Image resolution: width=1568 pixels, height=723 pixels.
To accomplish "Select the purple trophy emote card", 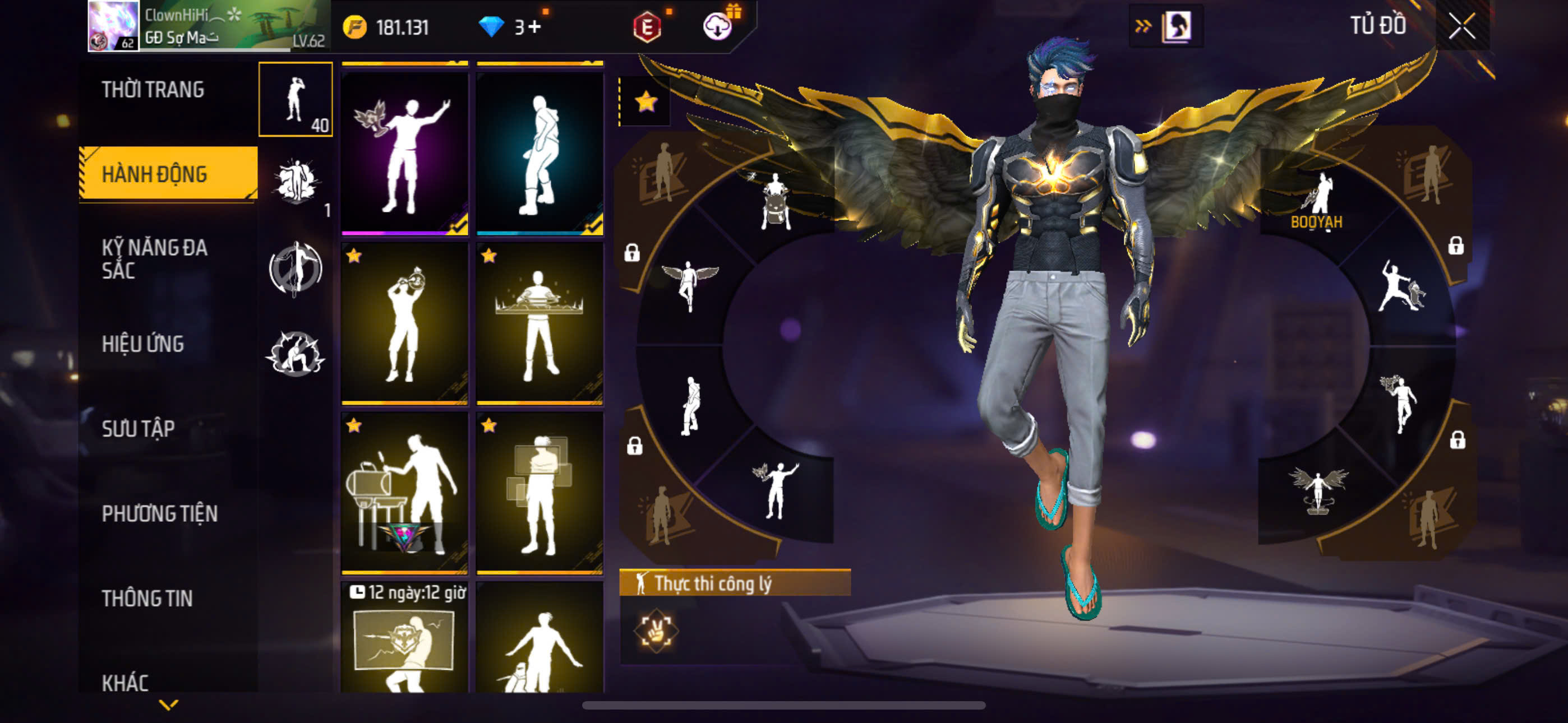I will (405, 153).
